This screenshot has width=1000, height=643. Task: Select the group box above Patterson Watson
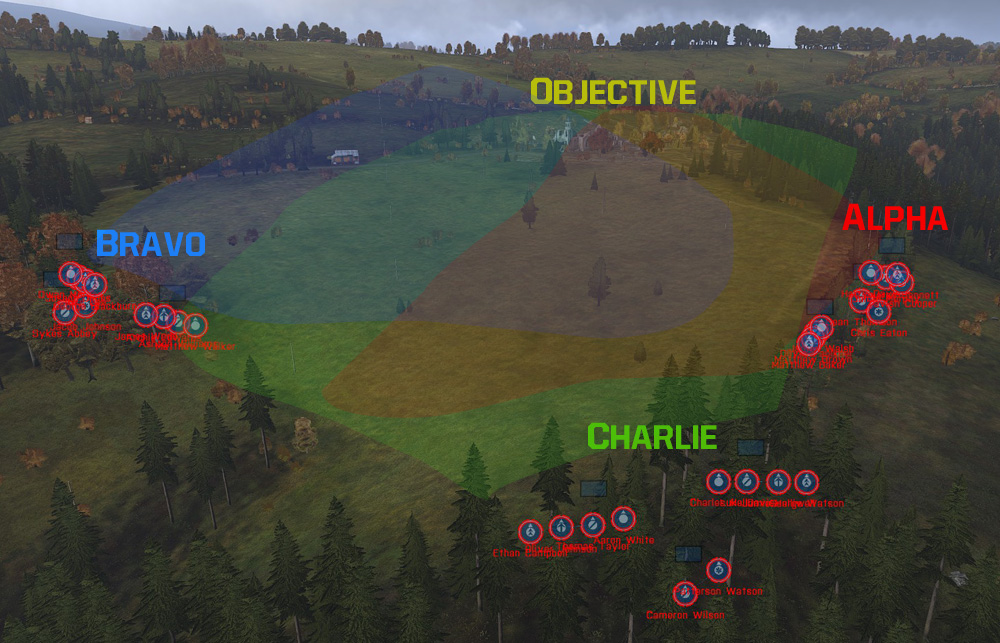click(x=689, y=553)
